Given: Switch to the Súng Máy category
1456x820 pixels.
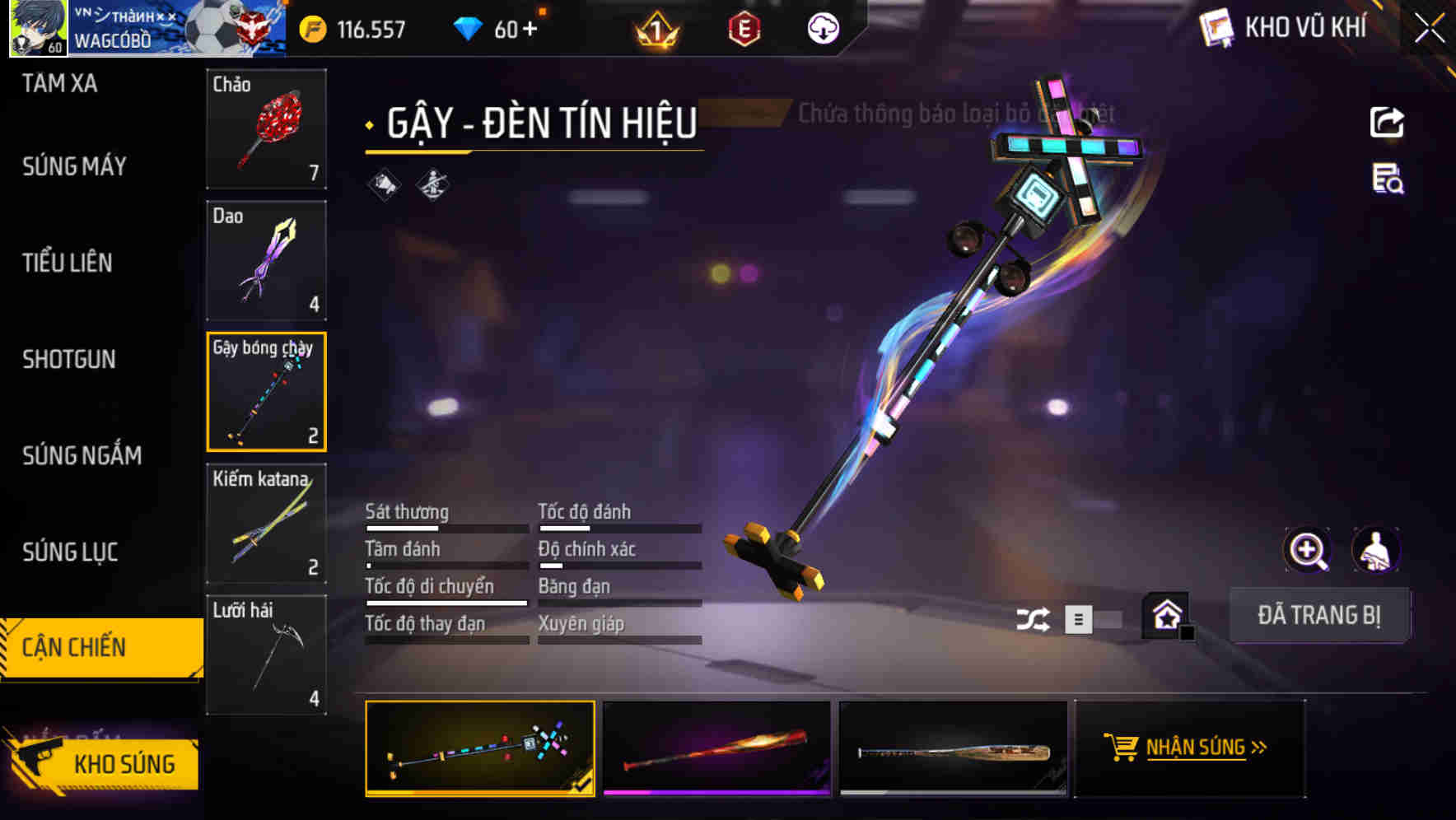Looking at the screenshot, I should pyautogui.click(x=74, y=166).
